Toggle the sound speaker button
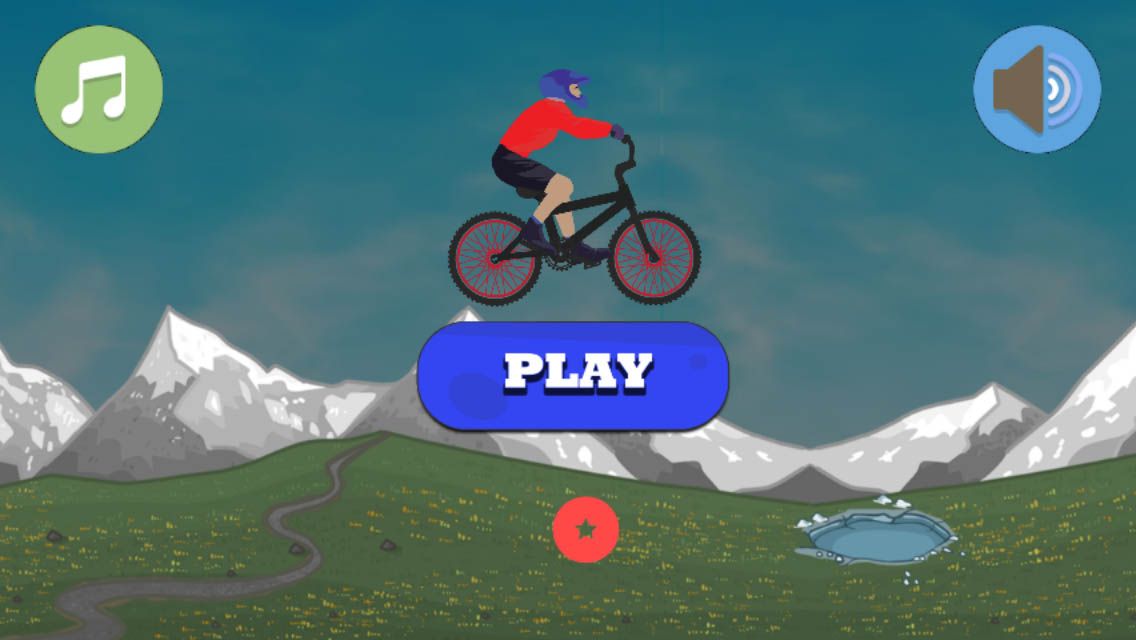The width and height of the screenshot is (1136, 640). tap(1037, 89)
